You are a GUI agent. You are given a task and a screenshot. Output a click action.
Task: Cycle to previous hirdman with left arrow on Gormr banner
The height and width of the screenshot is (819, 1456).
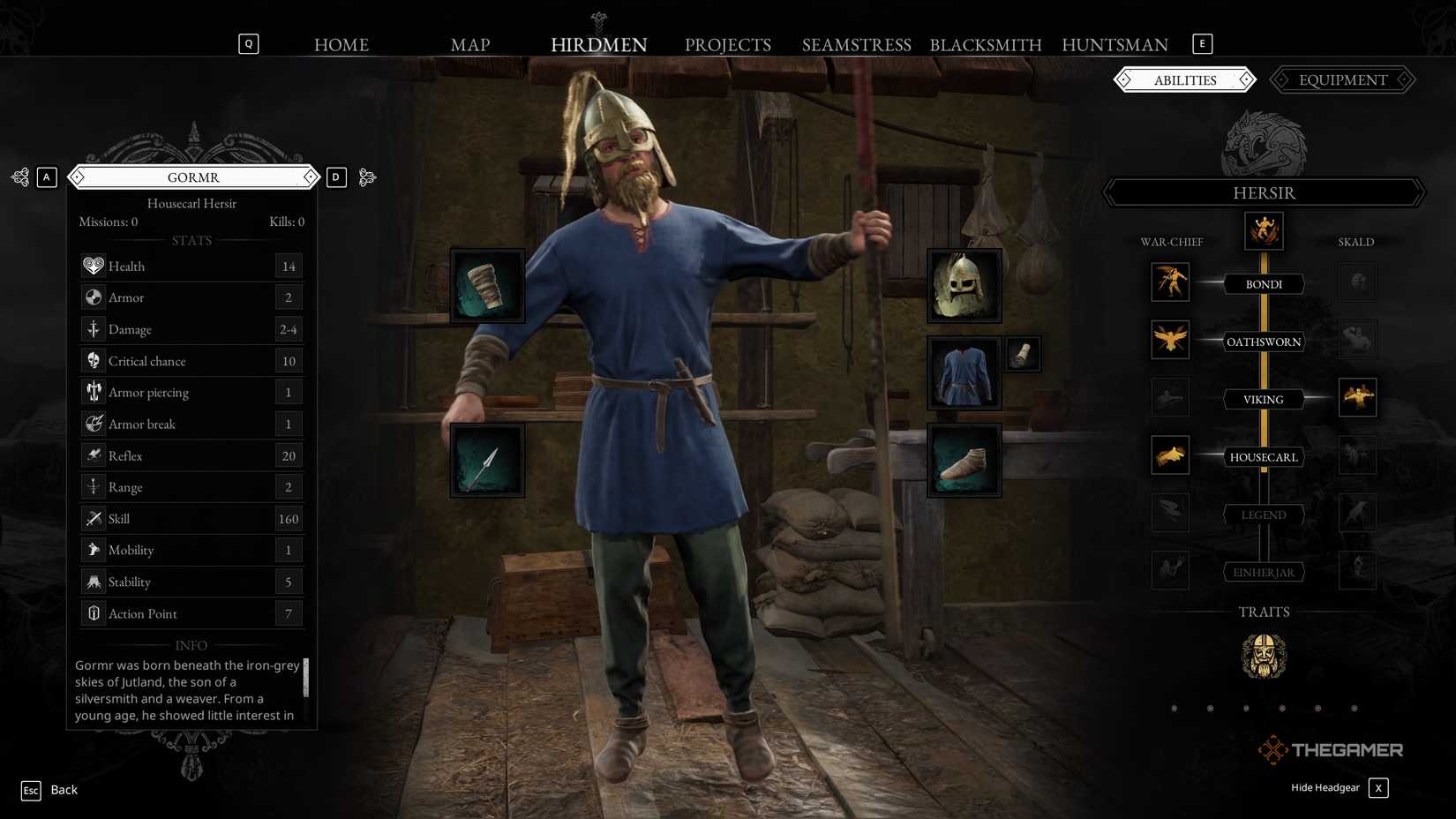79,177
